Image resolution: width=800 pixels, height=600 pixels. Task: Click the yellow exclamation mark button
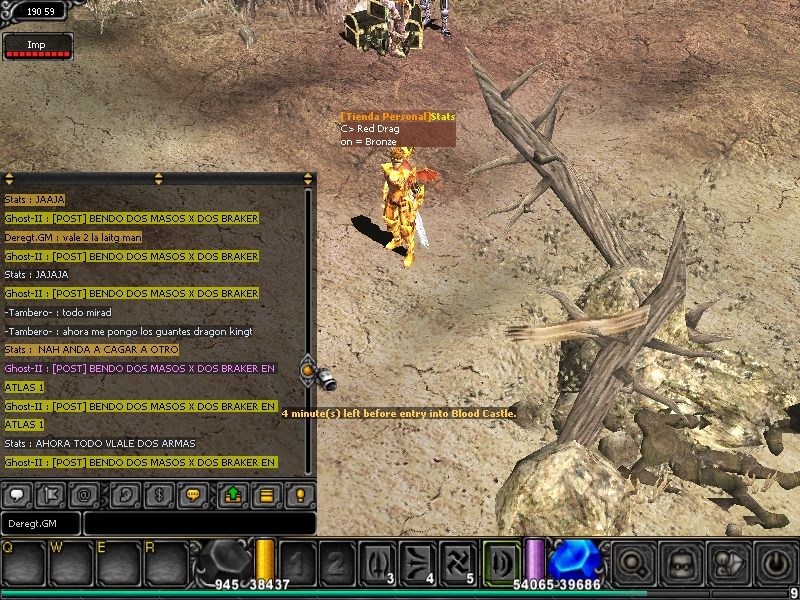[300, 494]
